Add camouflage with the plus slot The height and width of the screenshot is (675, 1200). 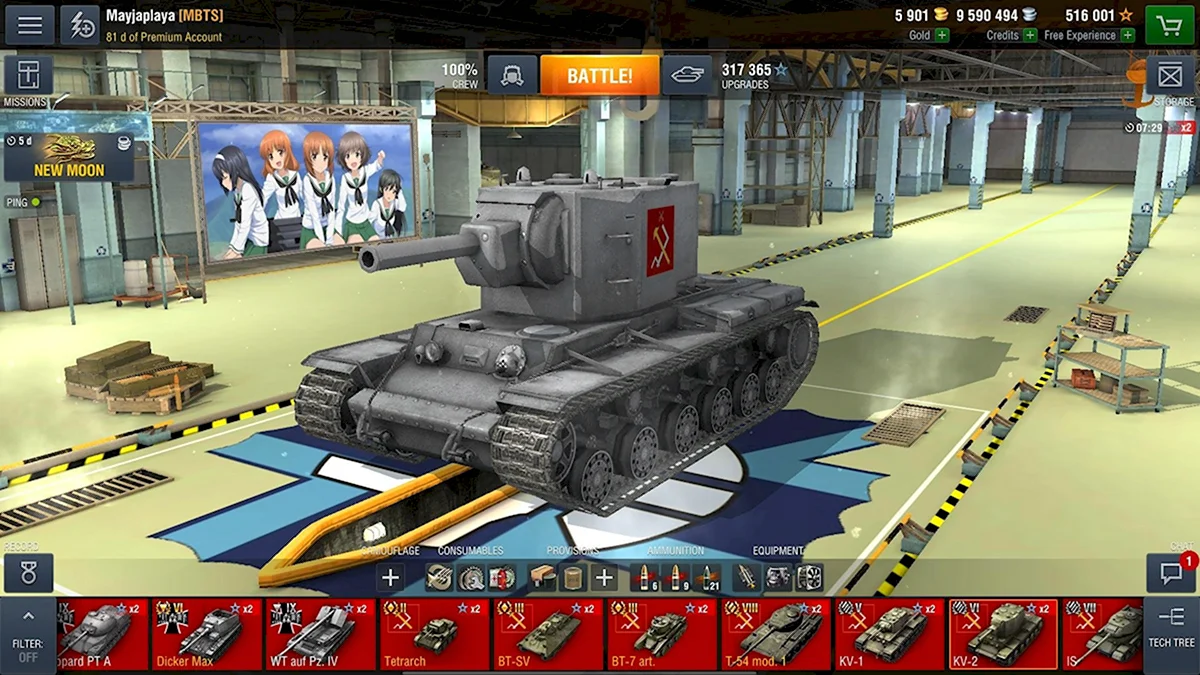point(391,577)
